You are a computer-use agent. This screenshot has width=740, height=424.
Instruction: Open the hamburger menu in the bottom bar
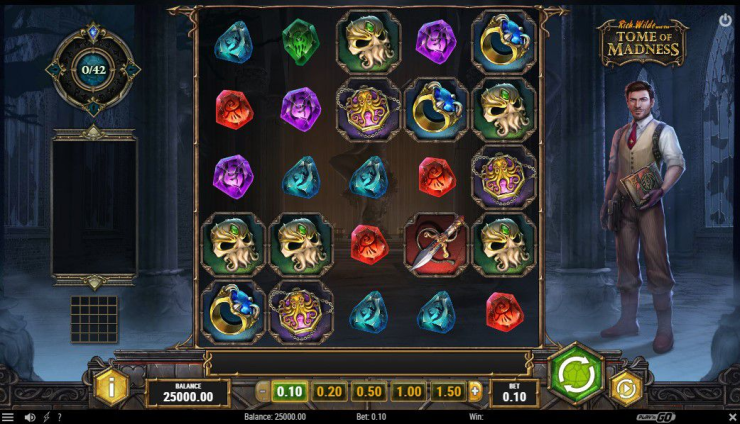tap(8, 417)
